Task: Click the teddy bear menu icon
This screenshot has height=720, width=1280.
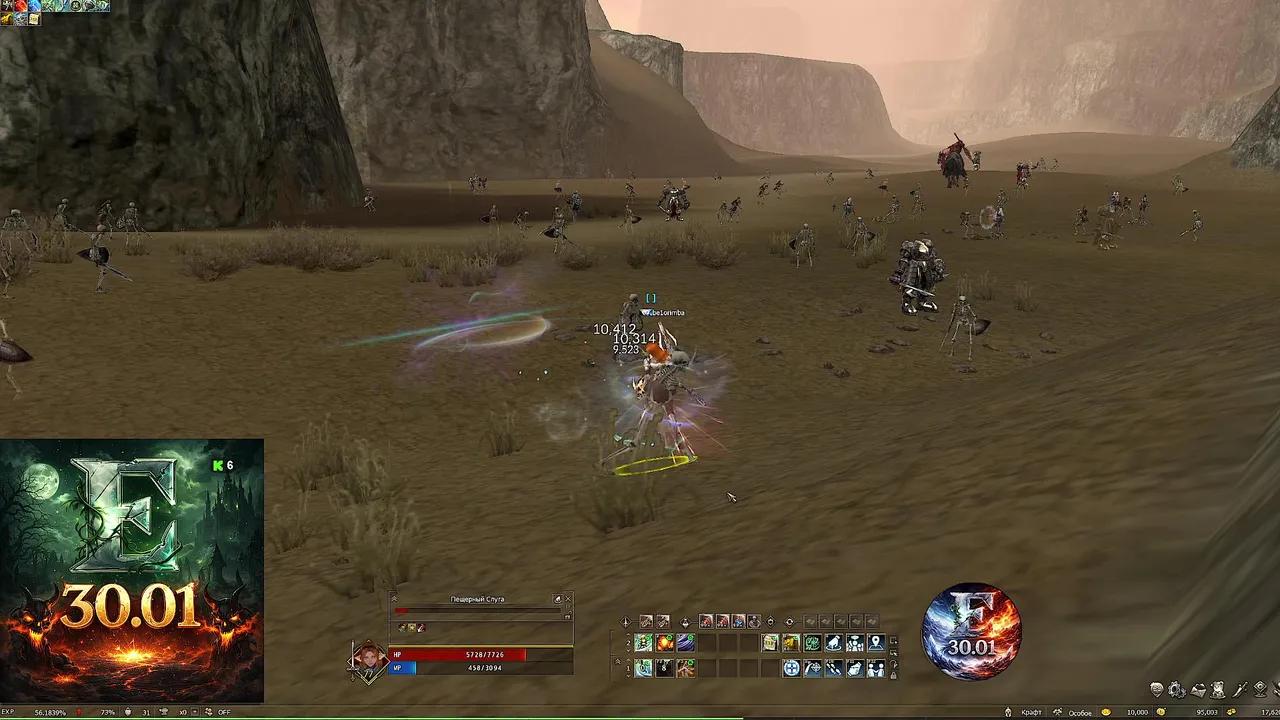Action: tap(1218, 690)
